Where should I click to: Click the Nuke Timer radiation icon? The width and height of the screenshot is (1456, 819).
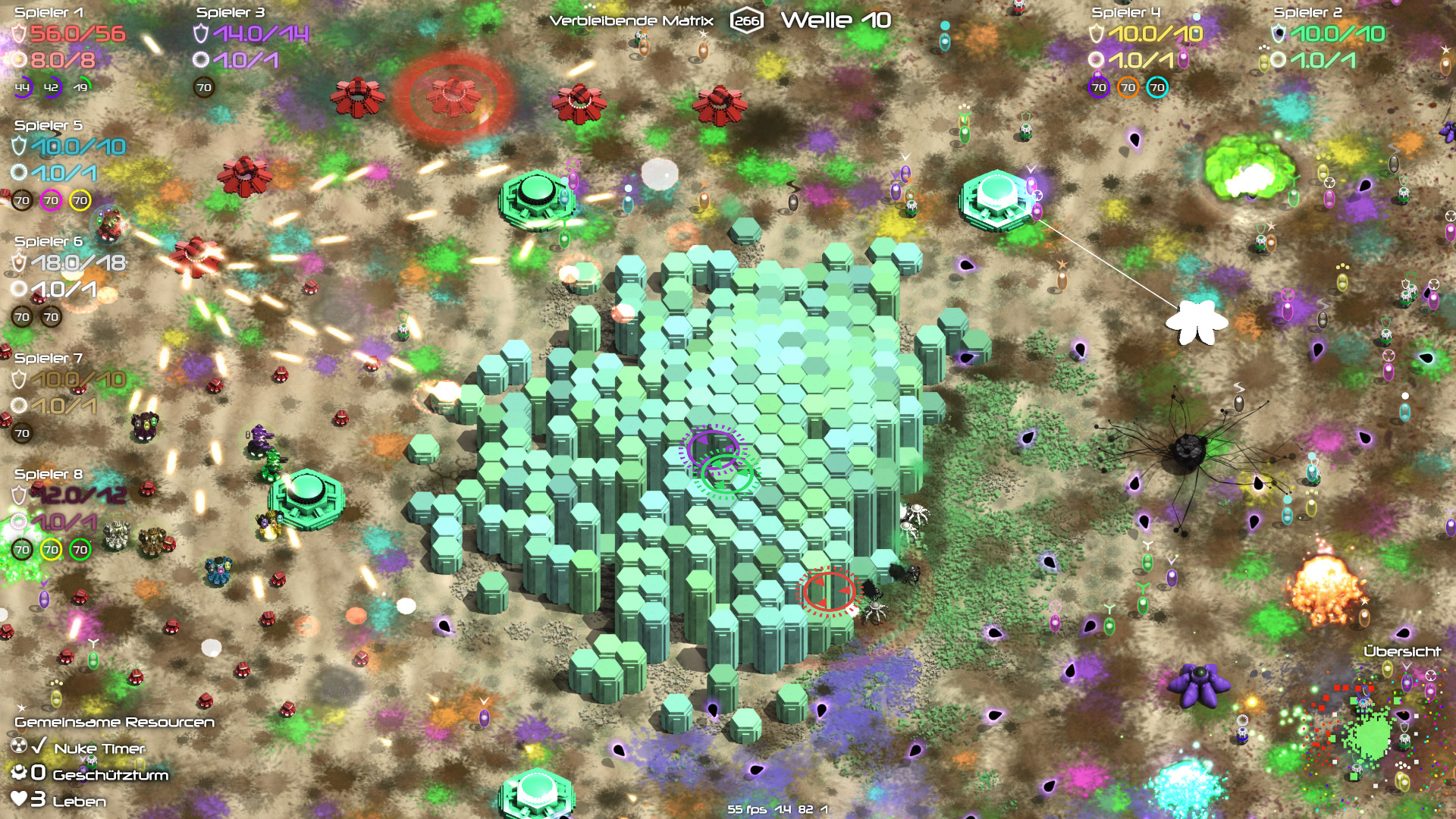click(19, 747)
